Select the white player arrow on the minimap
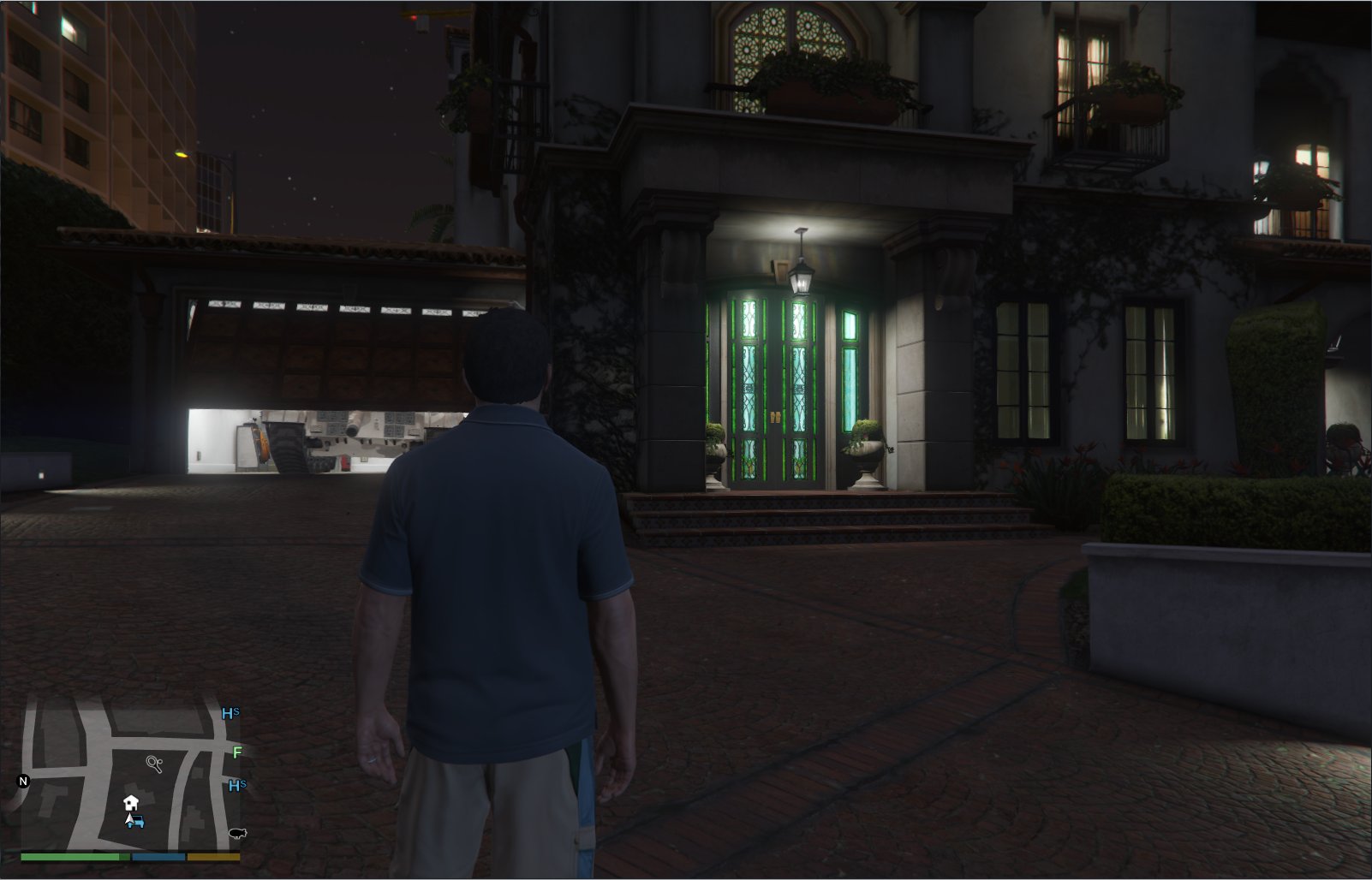Viewport: 1372px width, 880px height. (x=128, y=820)
